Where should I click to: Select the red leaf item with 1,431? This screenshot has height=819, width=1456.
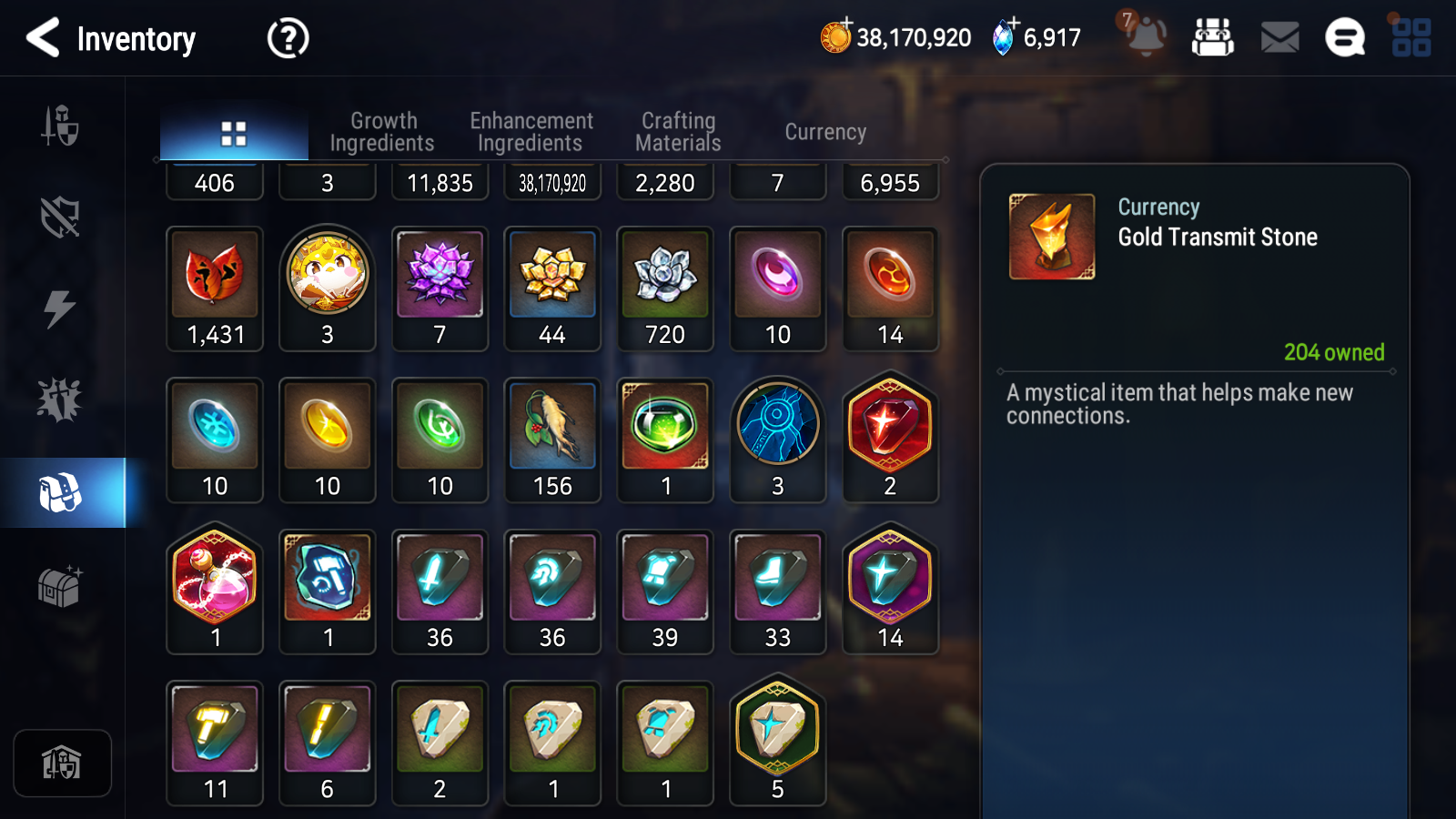[x=215, y=288]
